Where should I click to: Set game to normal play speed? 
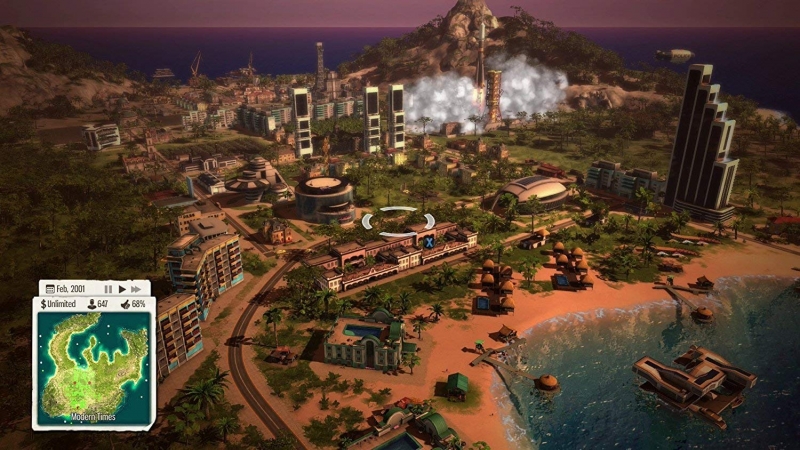(x=122, y=288)
